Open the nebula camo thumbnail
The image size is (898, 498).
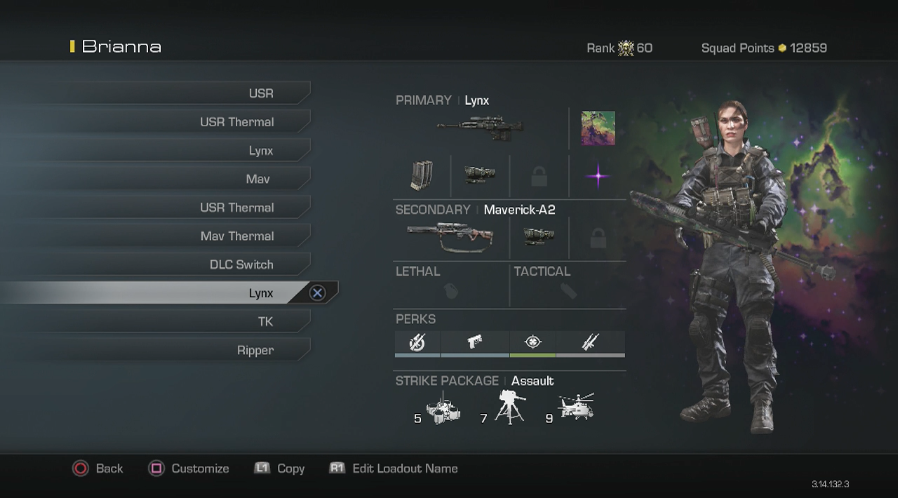pos(598,128)
